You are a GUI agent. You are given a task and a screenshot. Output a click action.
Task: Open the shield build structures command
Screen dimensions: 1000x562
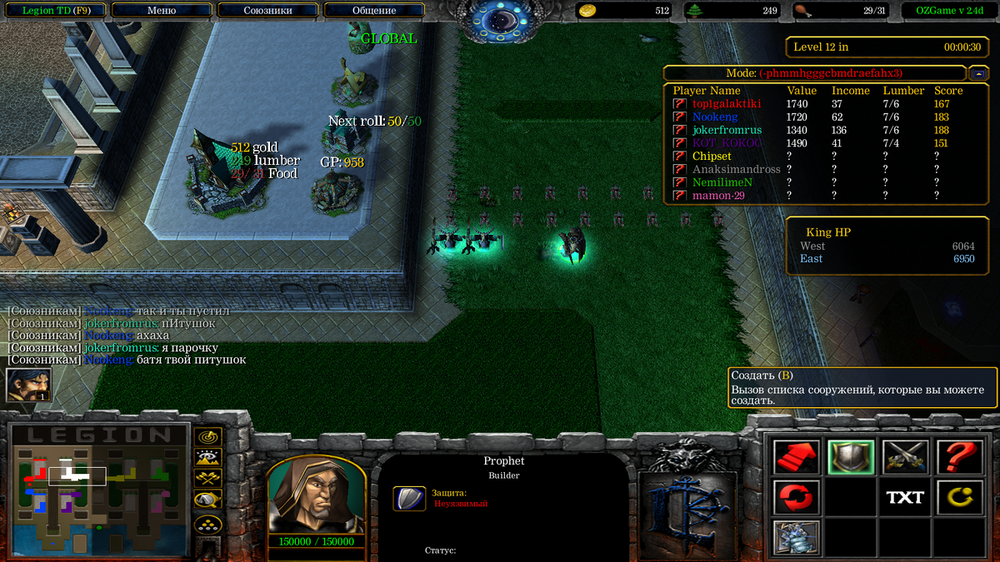click(x=851, y=457)
